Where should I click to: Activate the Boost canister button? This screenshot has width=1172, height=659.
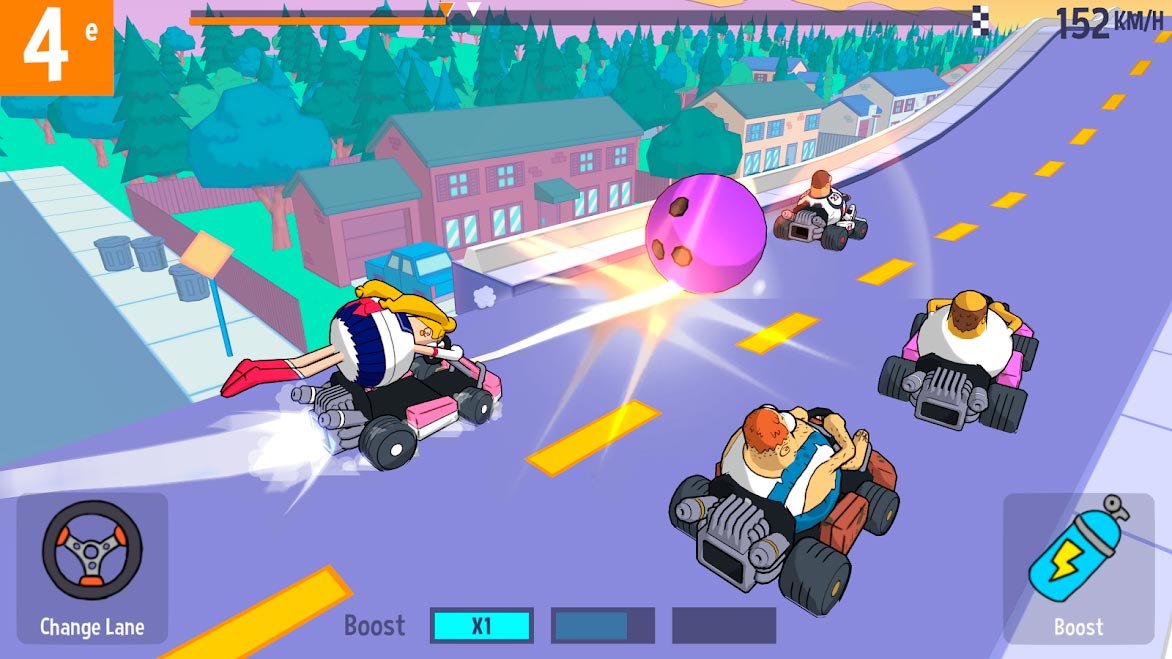click(x=1078, y=566)
